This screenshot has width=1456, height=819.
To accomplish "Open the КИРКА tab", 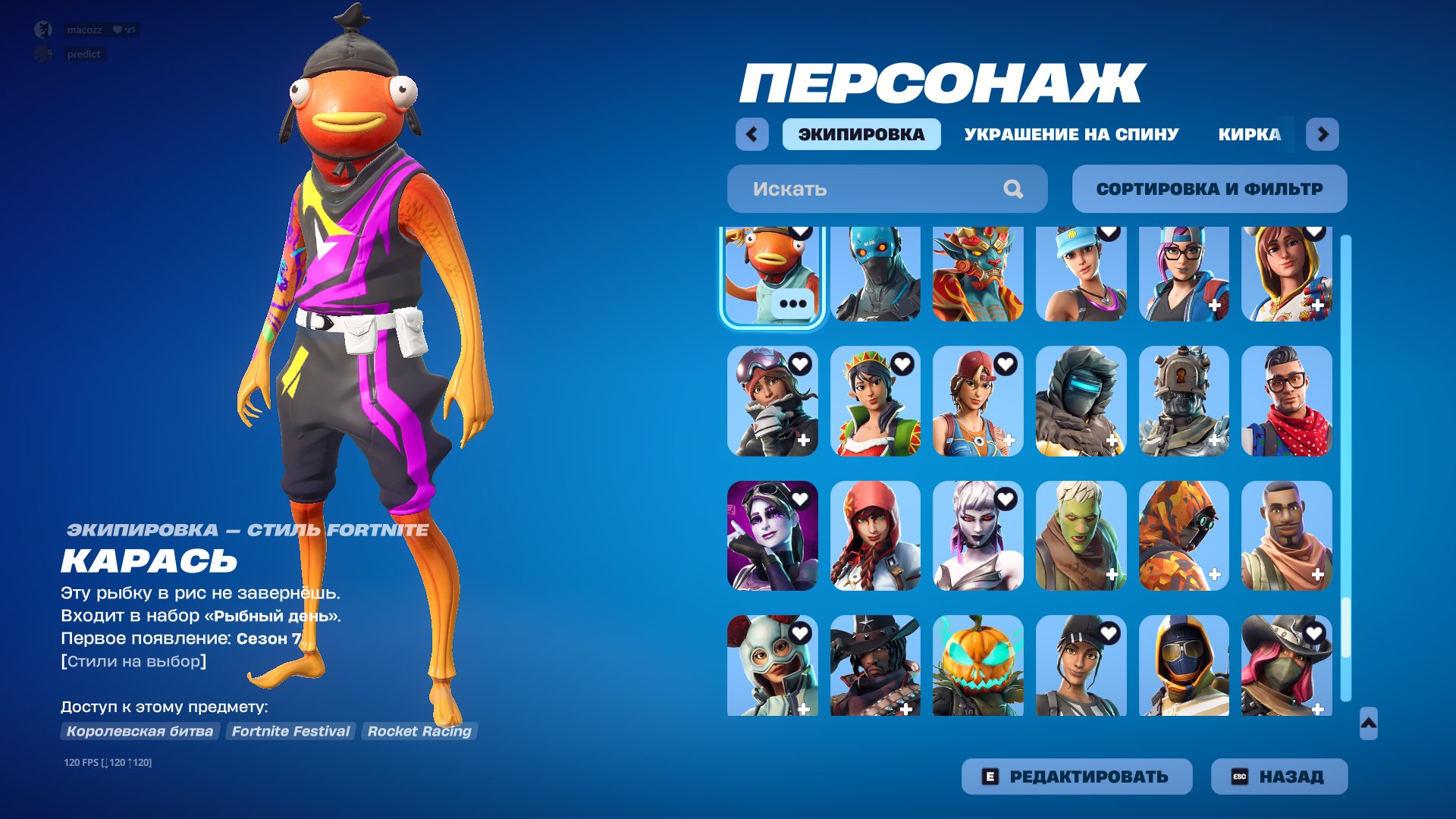I will click(1248, 134).
